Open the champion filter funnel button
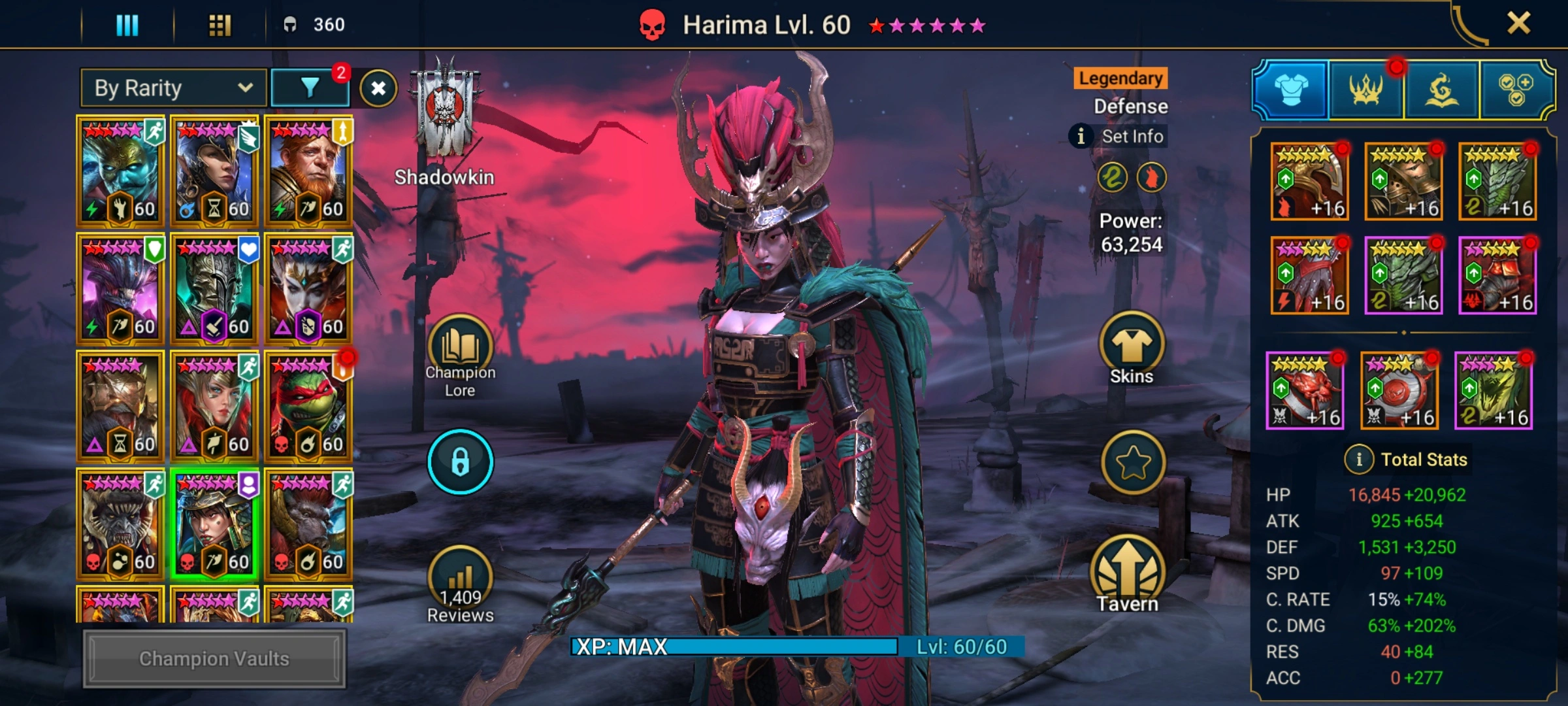Image resolution: width=1568 pixels, height=706 pixels. pos(310,88)
